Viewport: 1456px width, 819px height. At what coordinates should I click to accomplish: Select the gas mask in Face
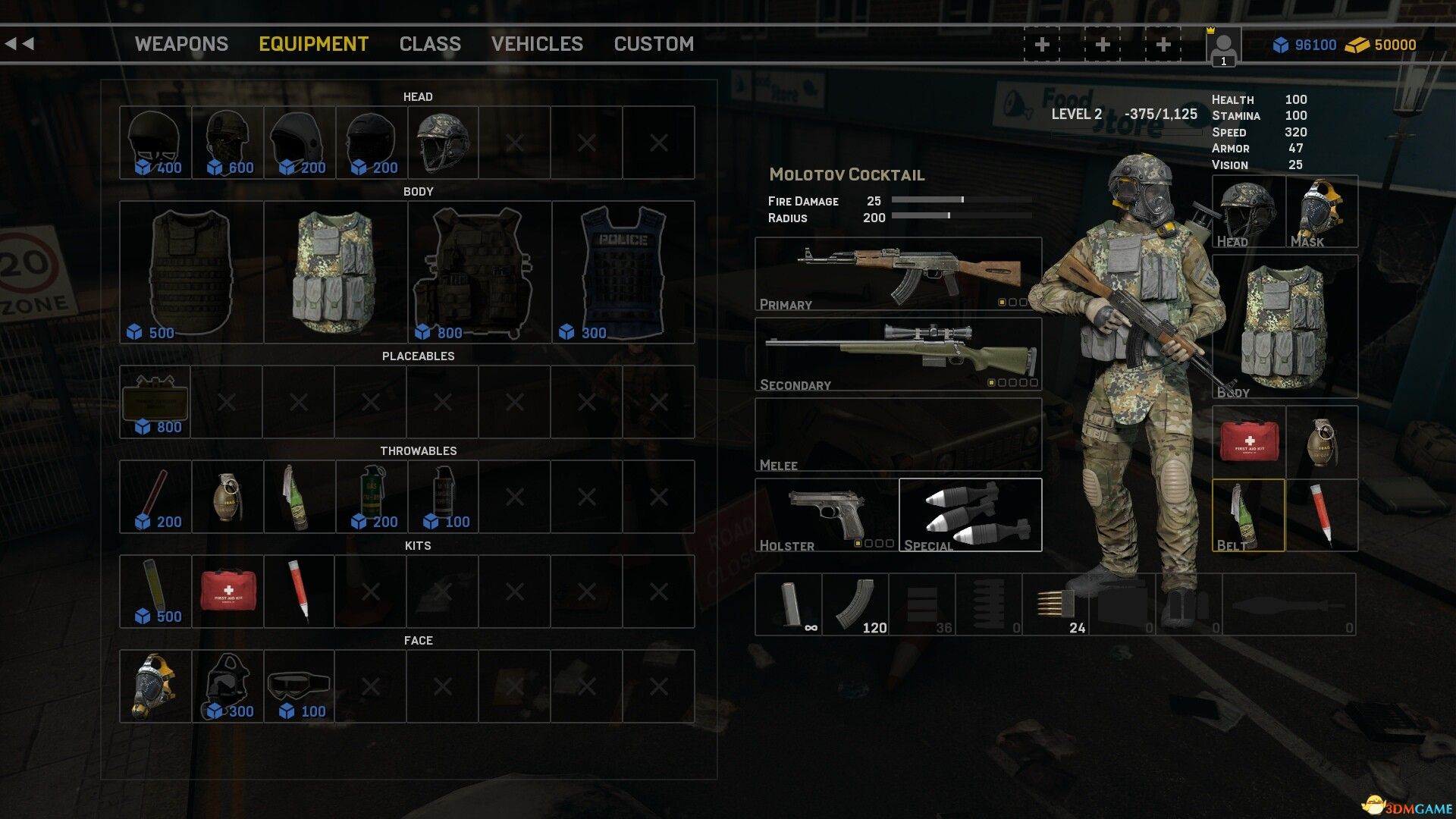(x=155, y=686)
